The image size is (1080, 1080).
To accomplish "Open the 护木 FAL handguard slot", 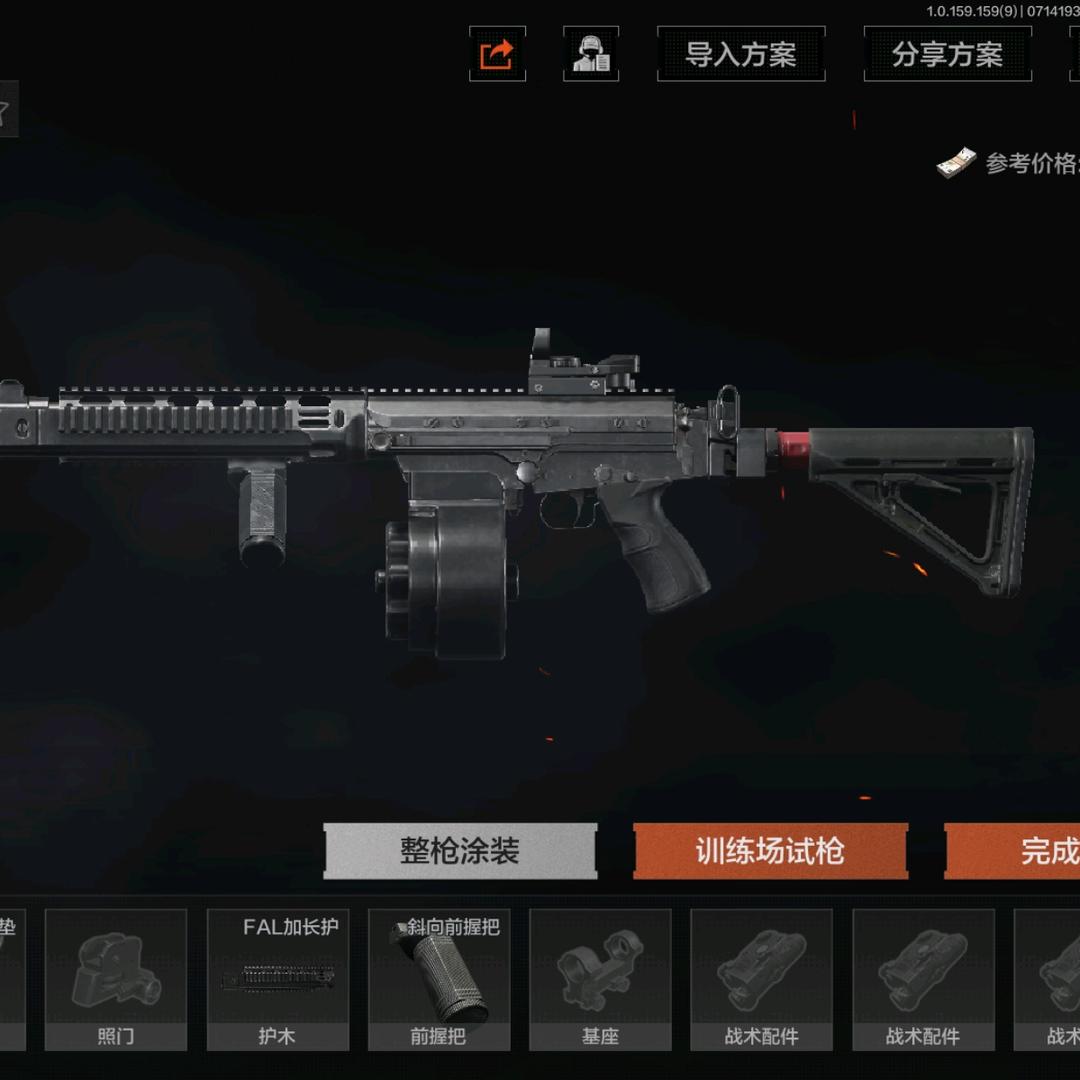I will pos(278,980).
